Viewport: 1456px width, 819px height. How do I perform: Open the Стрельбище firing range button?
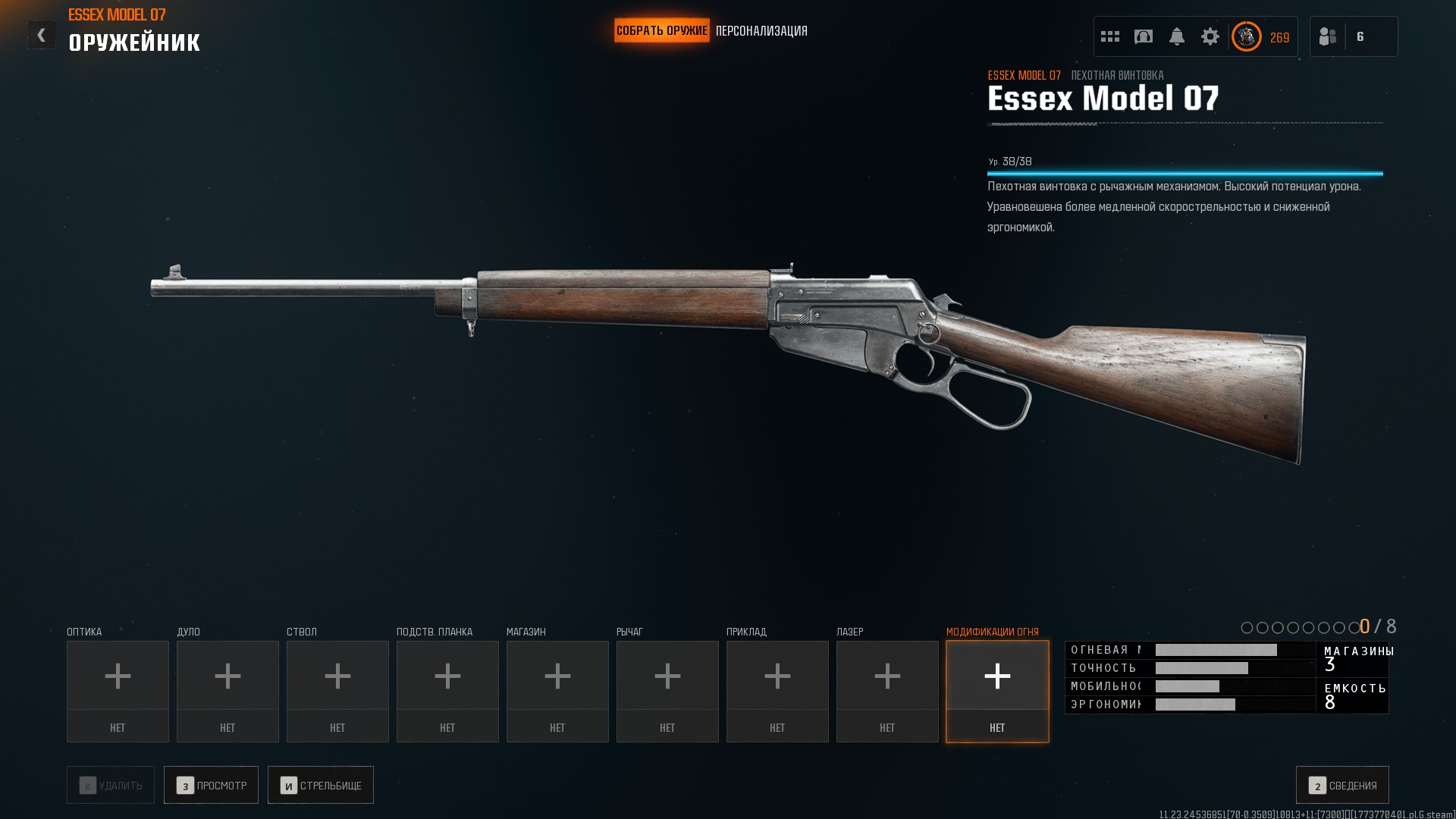point(320,785)
